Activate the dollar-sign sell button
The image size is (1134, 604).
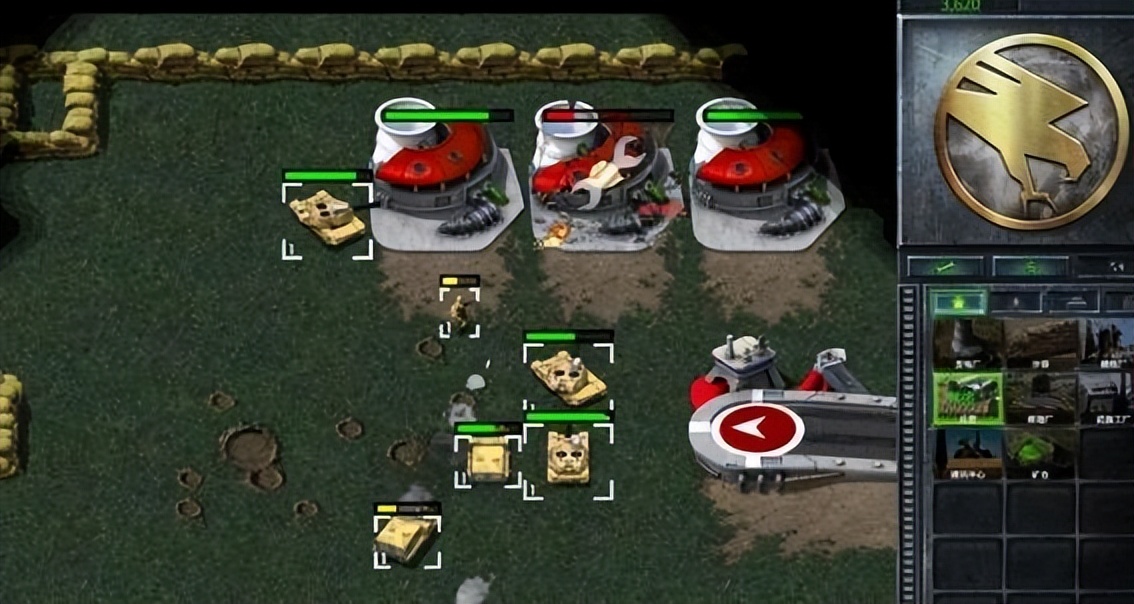tap(1029, 267)
